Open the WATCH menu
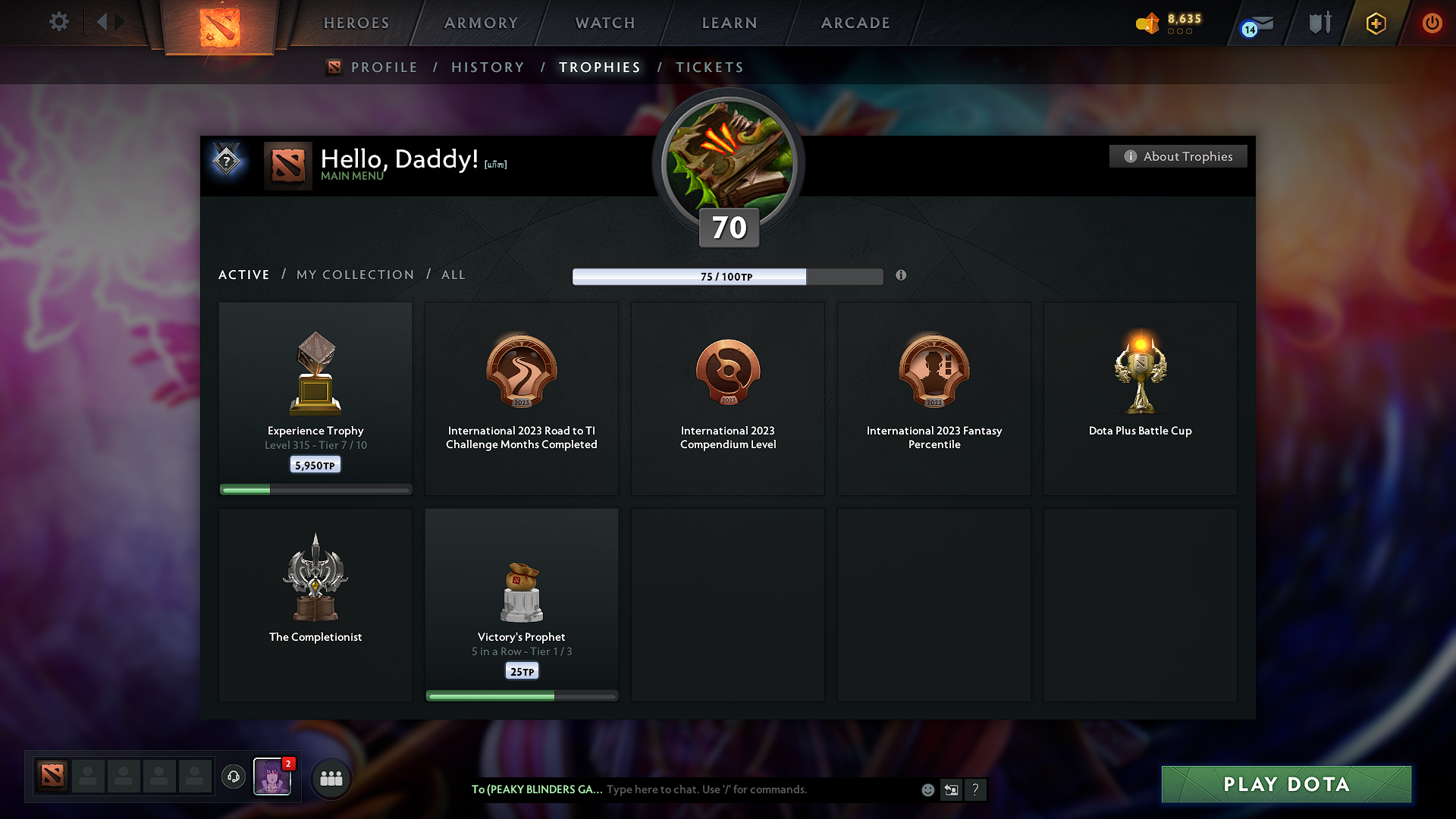The image size is (1456, 819). click(x=604, y=23)
